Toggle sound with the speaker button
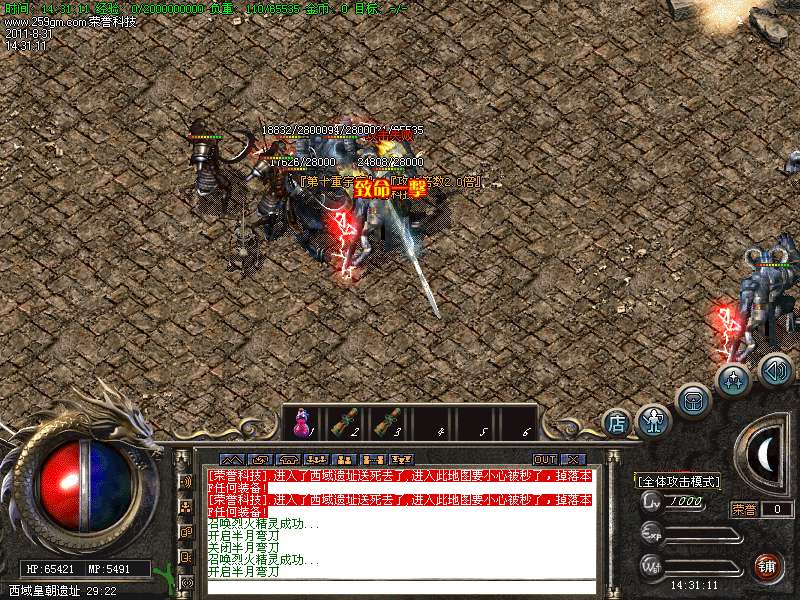Screen dimensions: 800x600 775,369
